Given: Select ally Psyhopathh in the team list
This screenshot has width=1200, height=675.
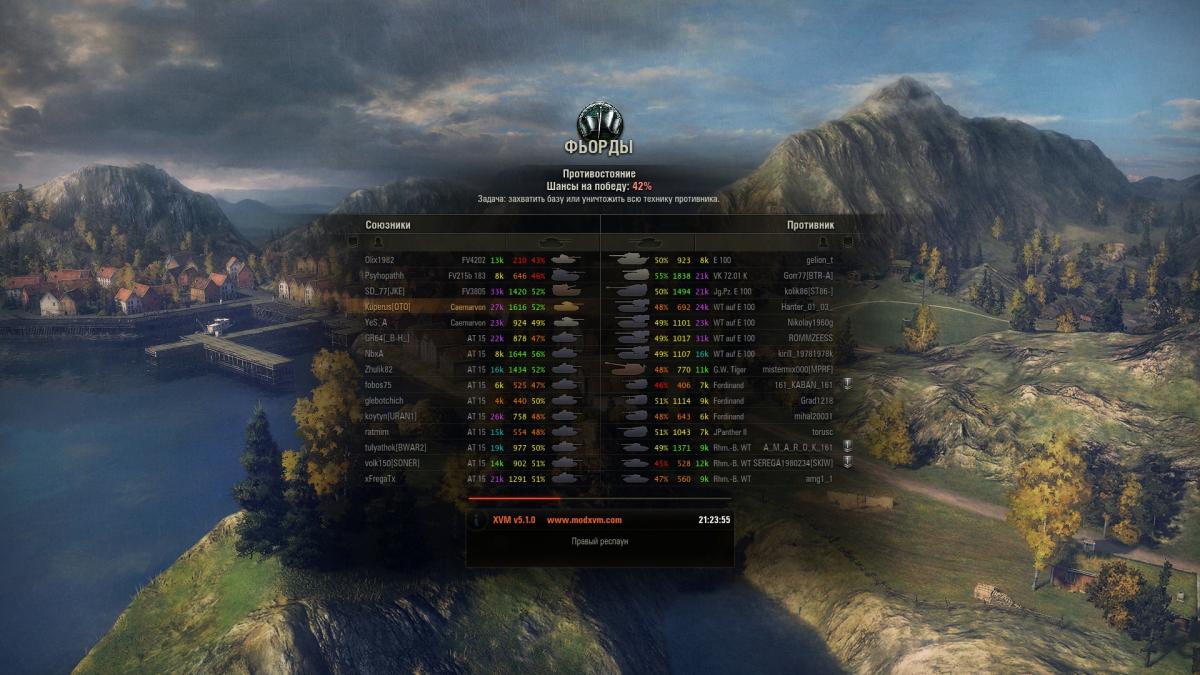Looking at the screenshot, I should (385, 275).
